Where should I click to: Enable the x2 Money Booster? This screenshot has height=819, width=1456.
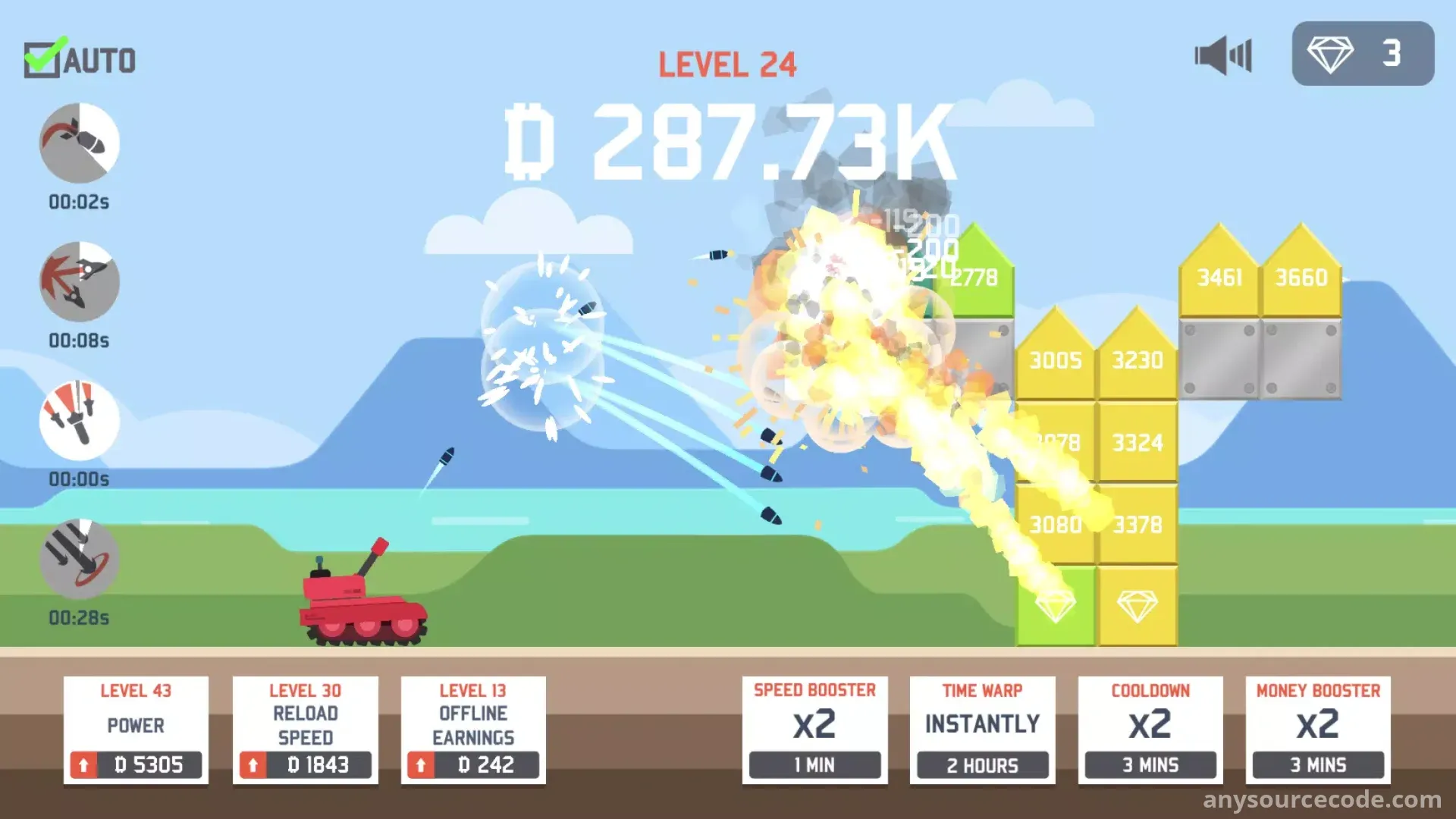click(x=1318, y=764)
